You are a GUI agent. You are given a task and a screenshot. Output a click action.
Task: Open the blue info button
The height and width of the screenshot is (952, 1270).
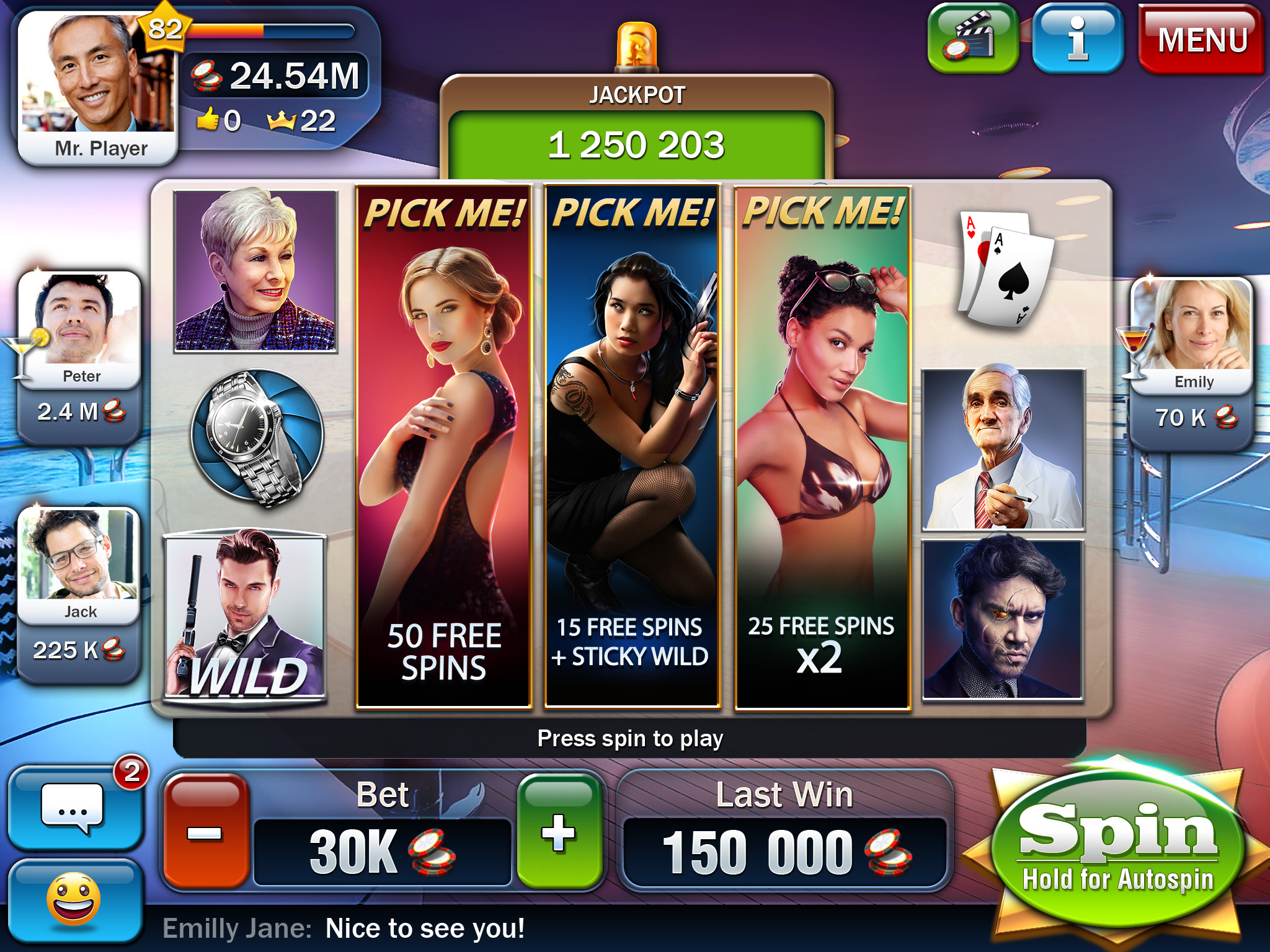coord(1078,39)
